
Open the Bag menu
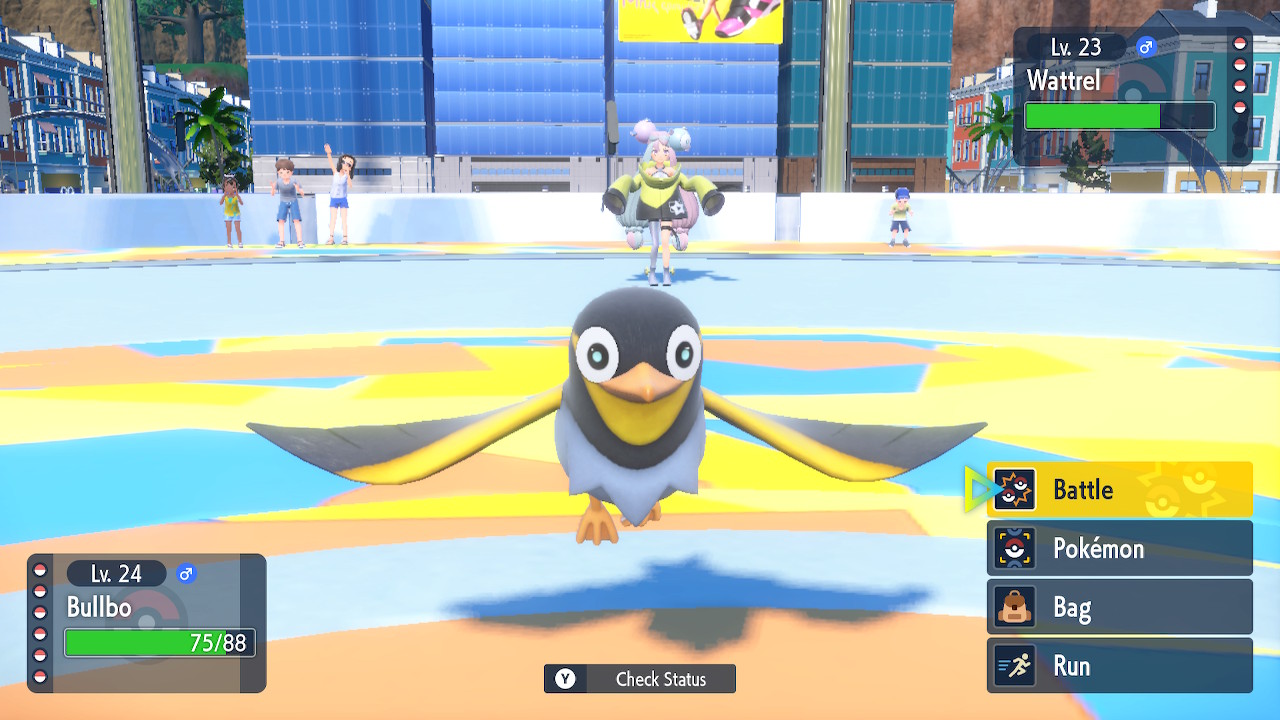pos(1119,607)
